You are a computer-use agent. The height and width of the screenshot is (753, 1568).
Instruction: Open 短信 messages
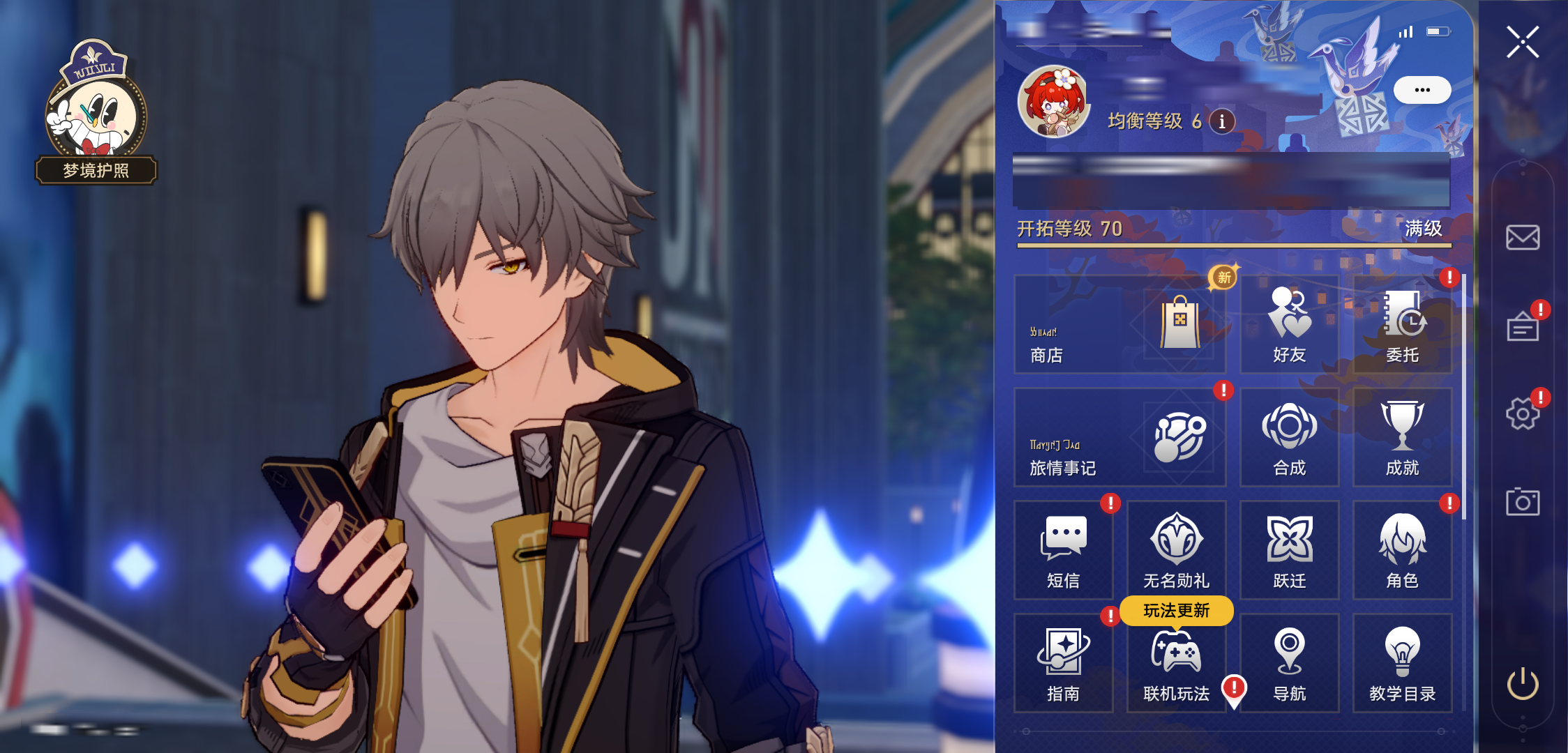[1063, 550]
